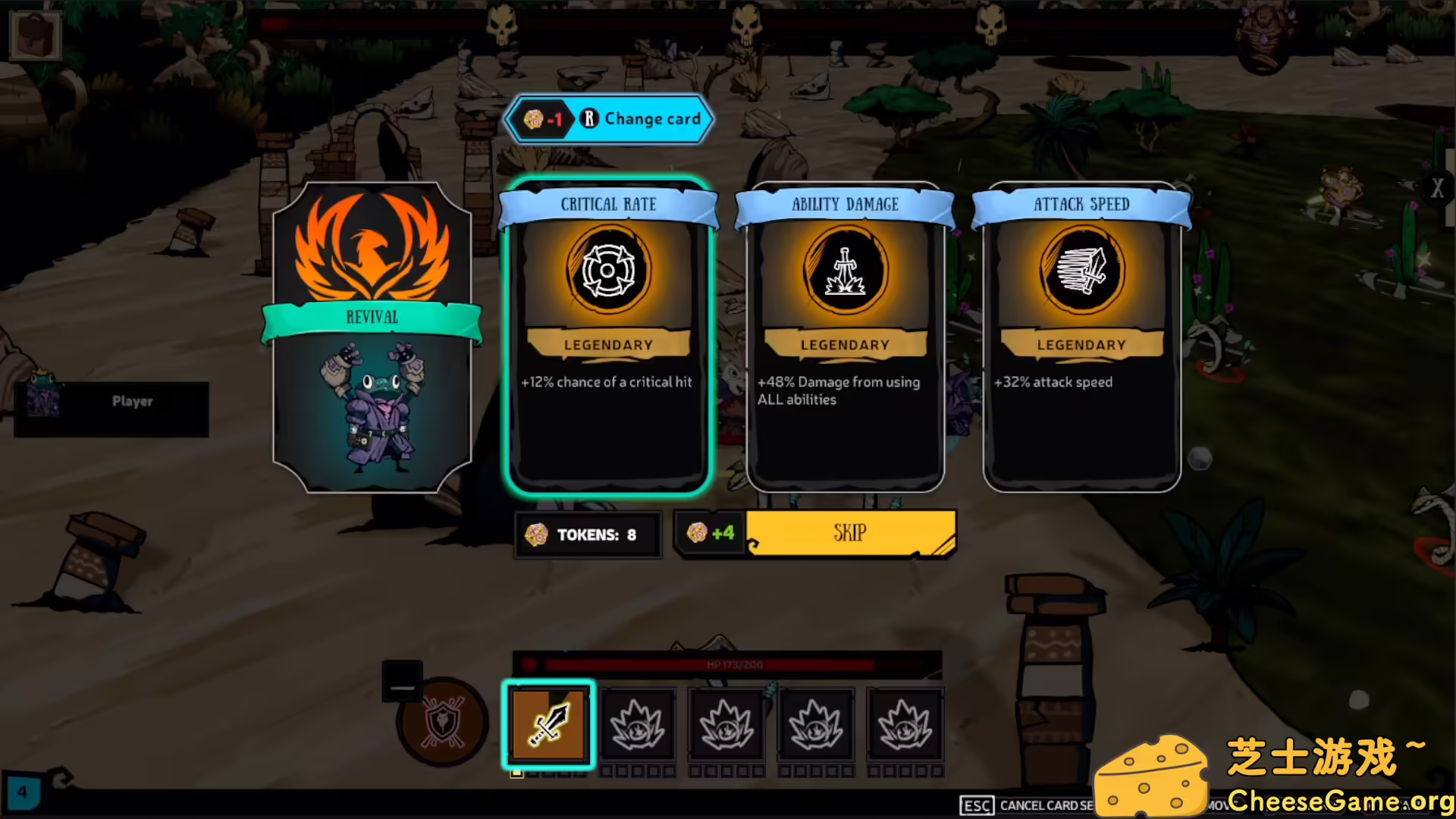Select the glowing sword ability slot

coord(548,726)
